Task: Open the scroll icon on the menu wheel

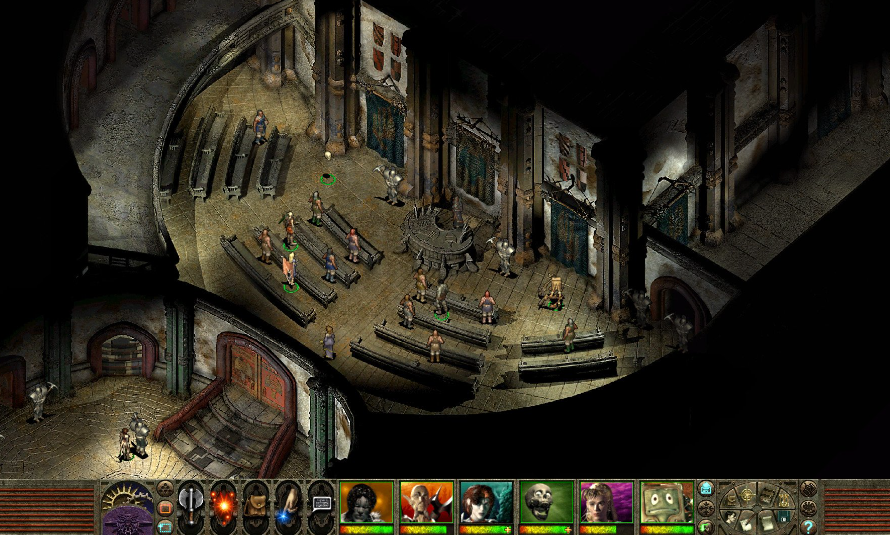Action: click(767, 521)
